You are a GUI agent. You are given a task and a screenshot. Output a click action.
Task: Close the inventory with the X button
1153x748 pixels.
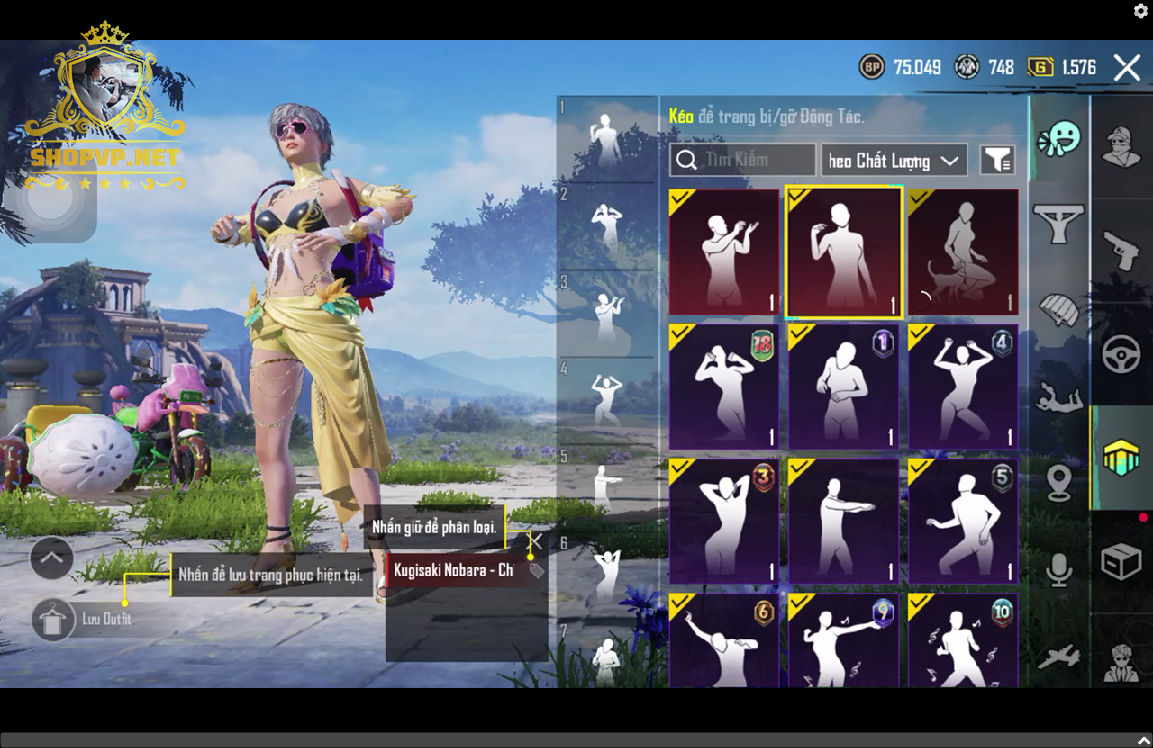click(x=1127, y=68)
